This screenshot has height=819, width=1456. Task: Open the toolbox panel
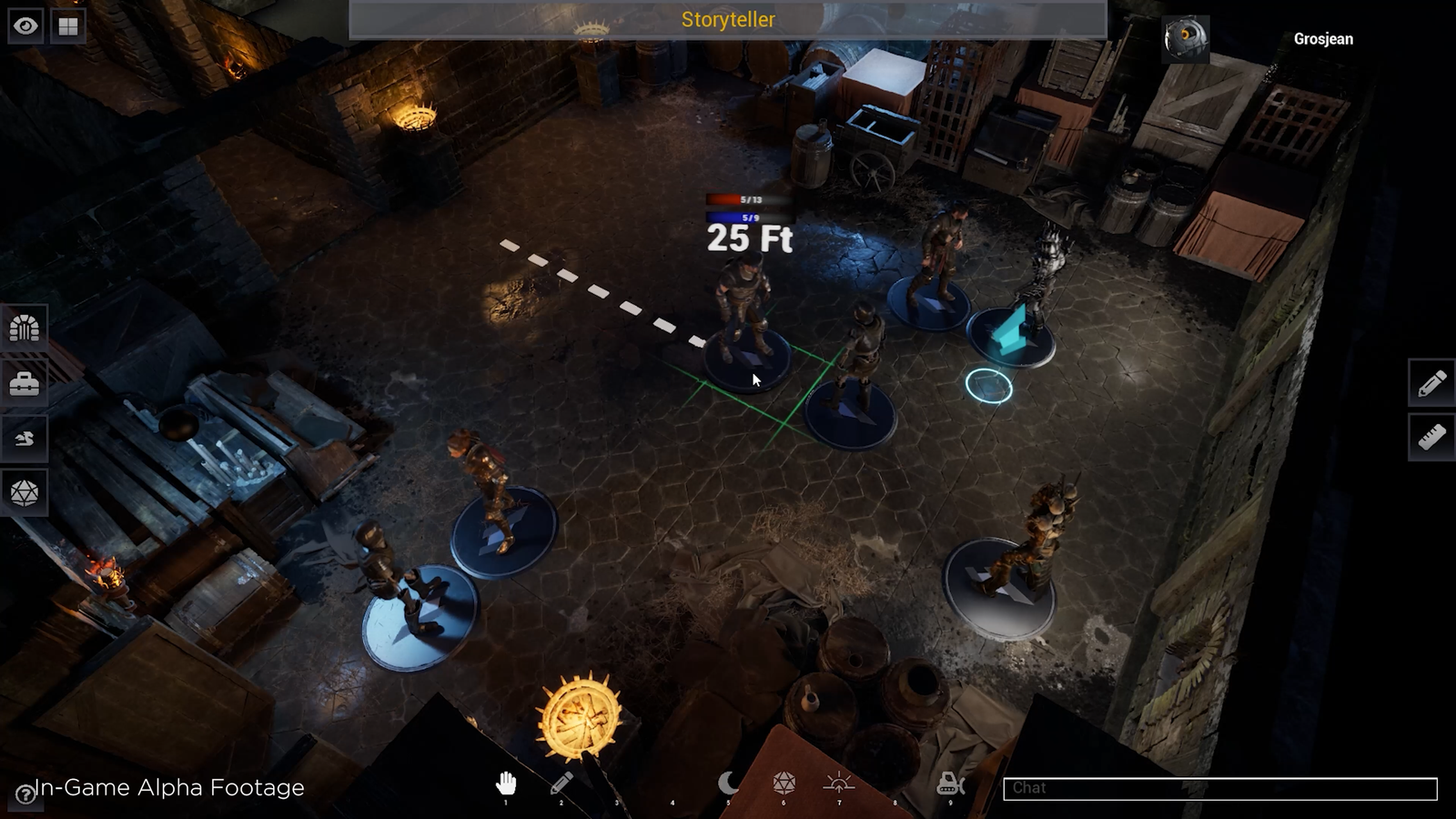pyautogui.click(x=25, y=384)
